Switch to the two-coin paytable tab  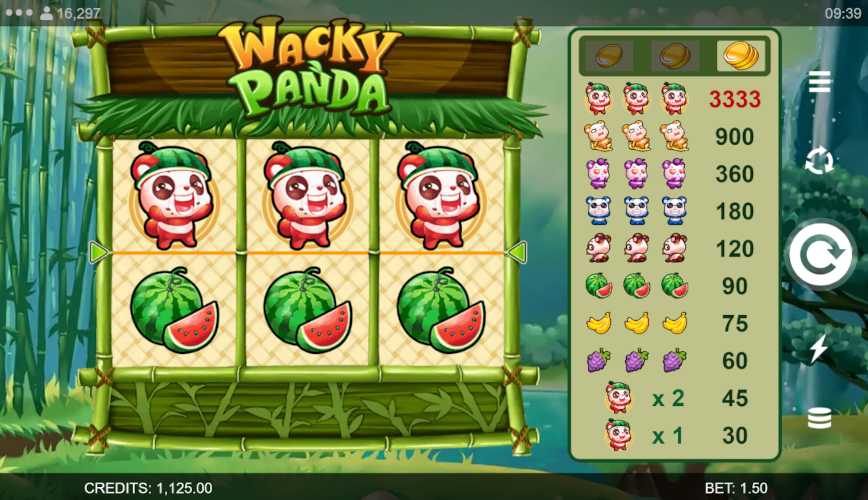pos(674,54)
